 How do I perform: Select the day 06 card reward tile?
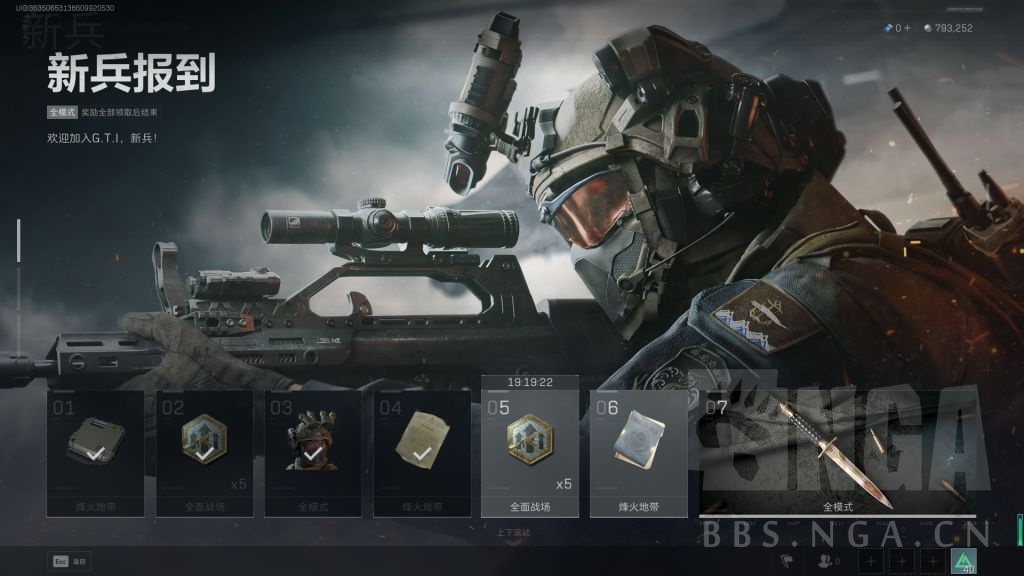(x=638, y=452)
